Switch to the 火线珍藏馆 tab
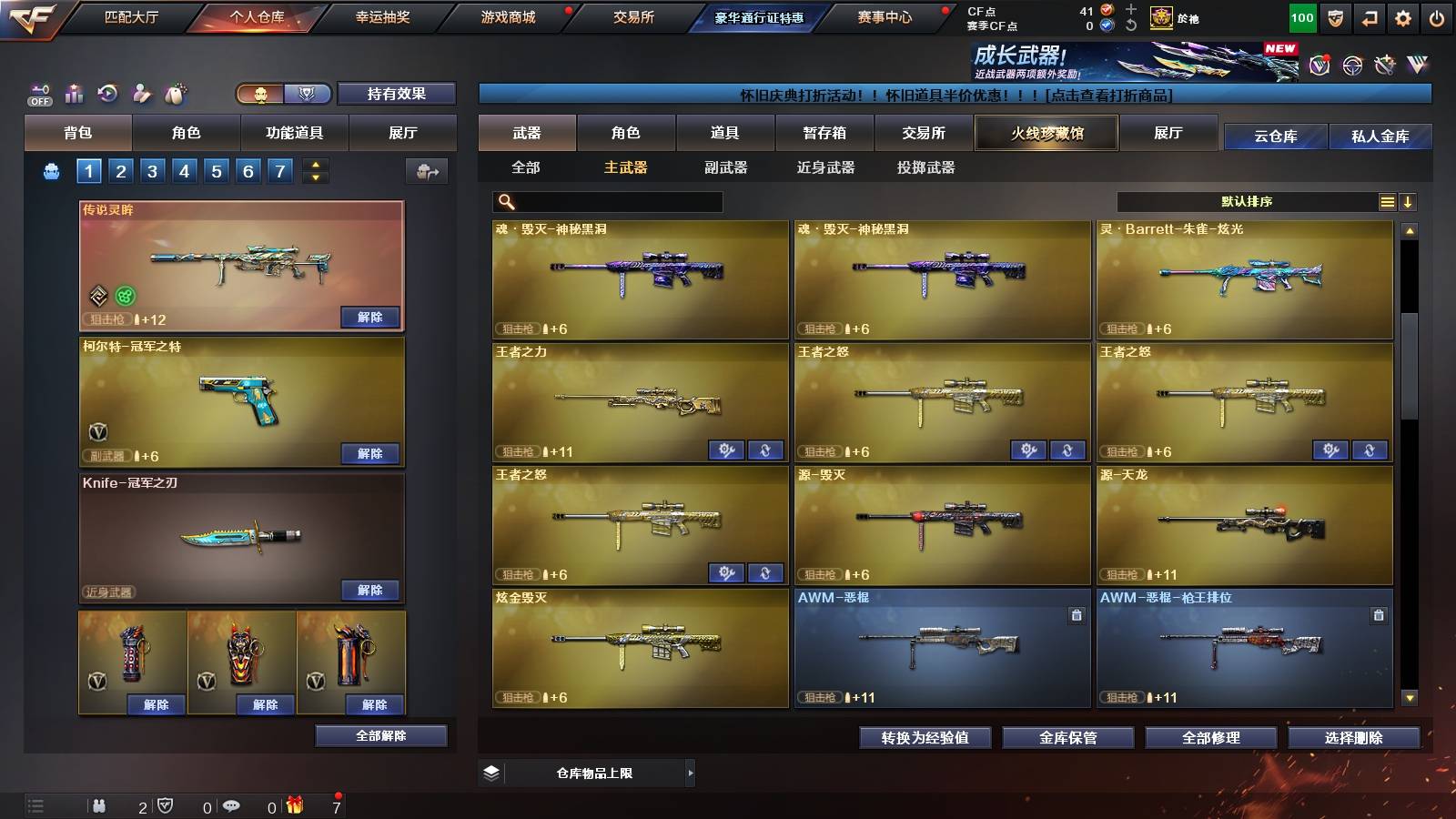1456x819 pixels. [x=1045, y=133]
